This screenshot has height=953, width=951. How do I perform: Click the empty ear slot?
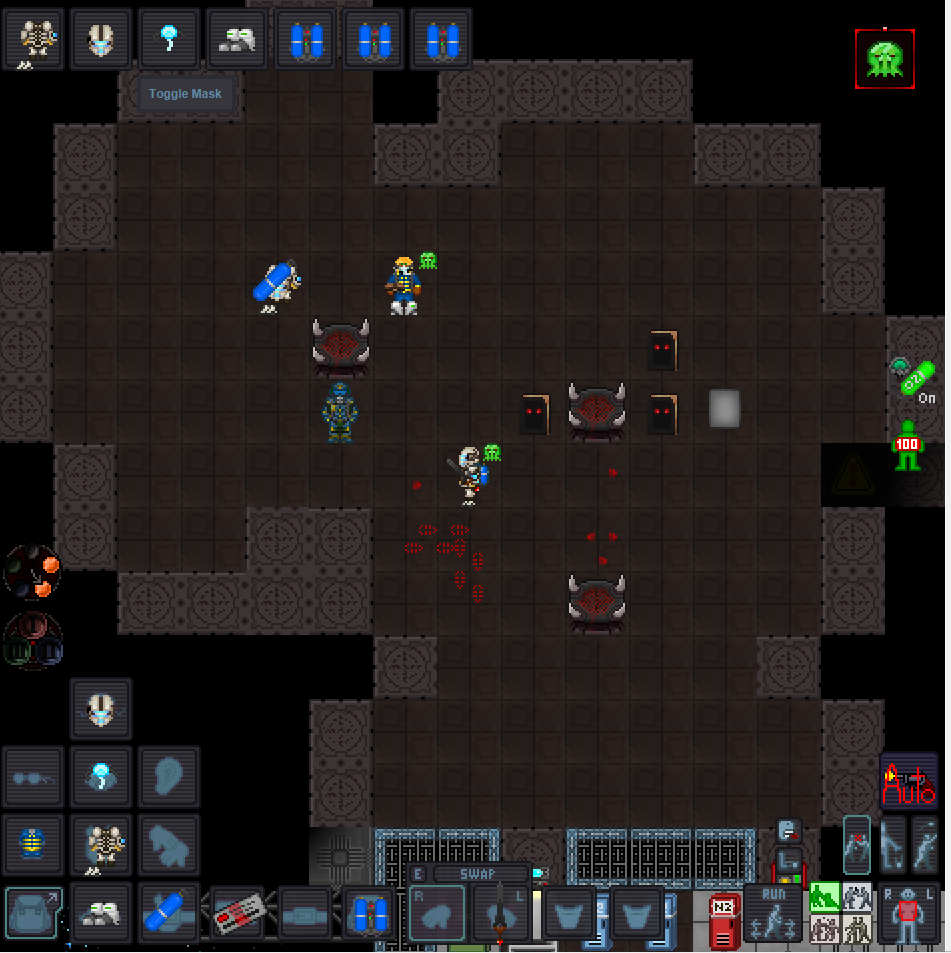pyautogui.click(x=169, y=776)
